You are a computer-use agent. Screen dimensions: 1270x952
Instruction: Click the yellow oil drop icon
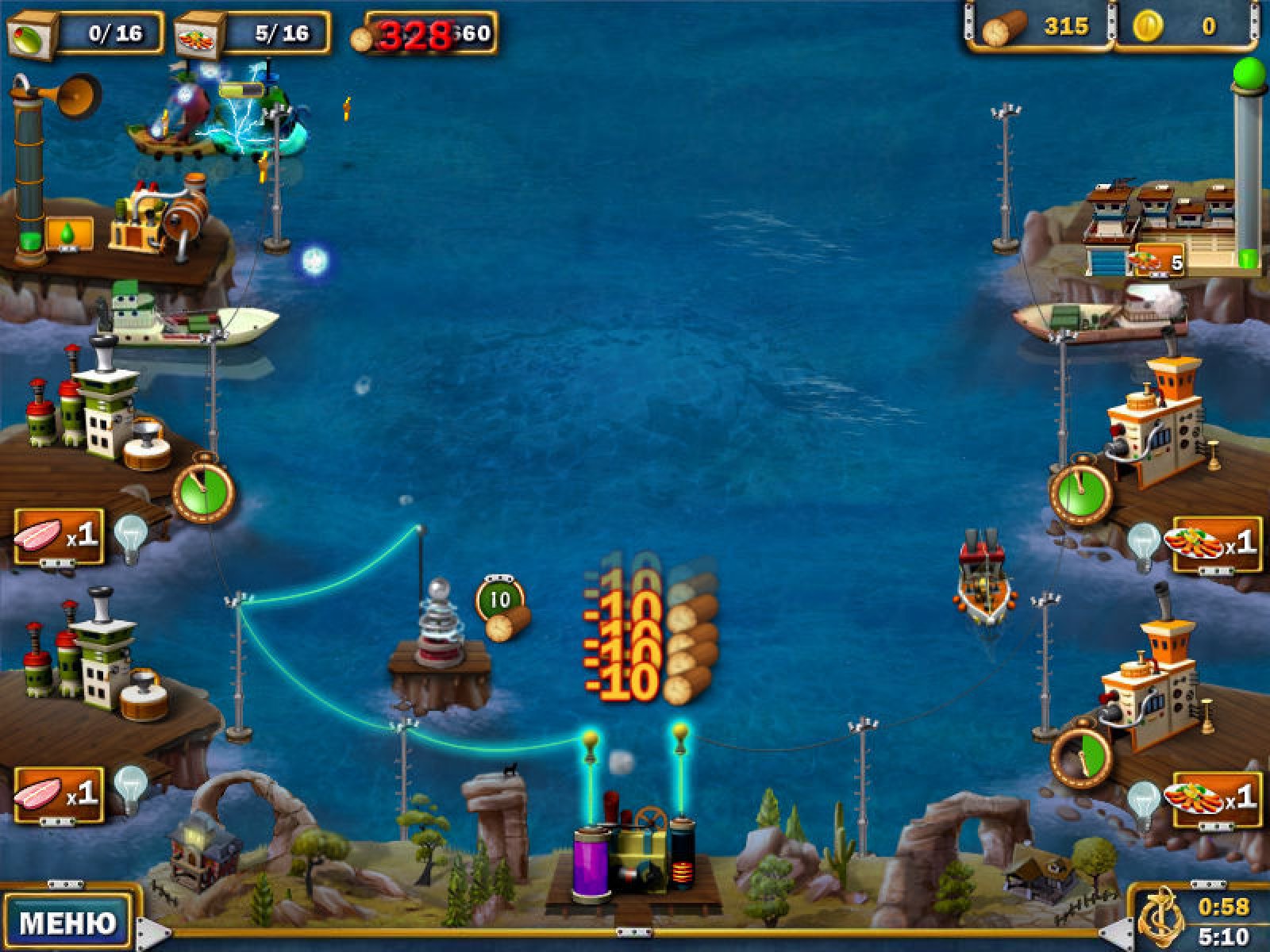point(69,234)
